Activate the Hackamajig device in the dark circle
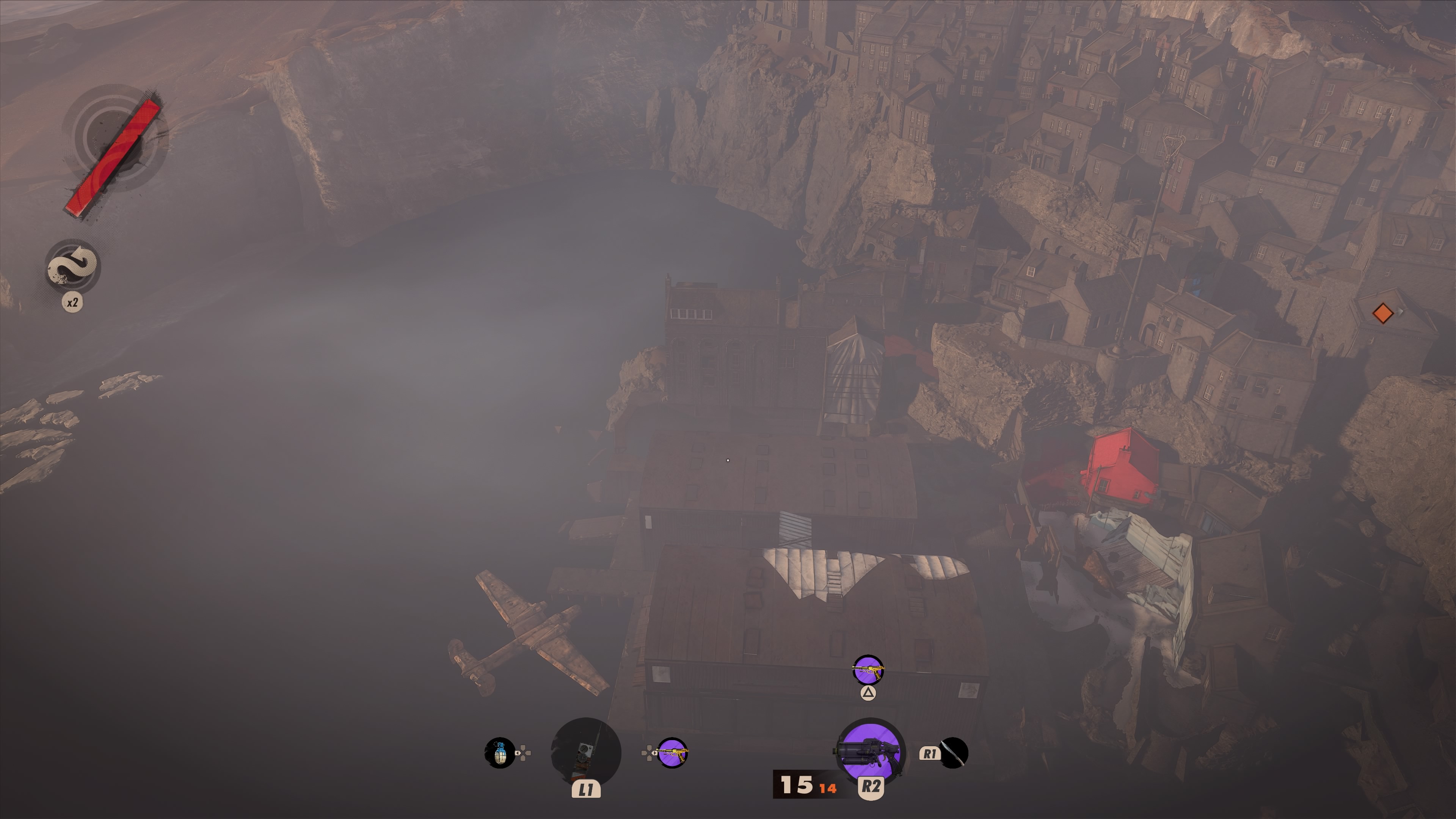Screen dimensions: 1456x819 pyautogui.click(x=585, y=752)
